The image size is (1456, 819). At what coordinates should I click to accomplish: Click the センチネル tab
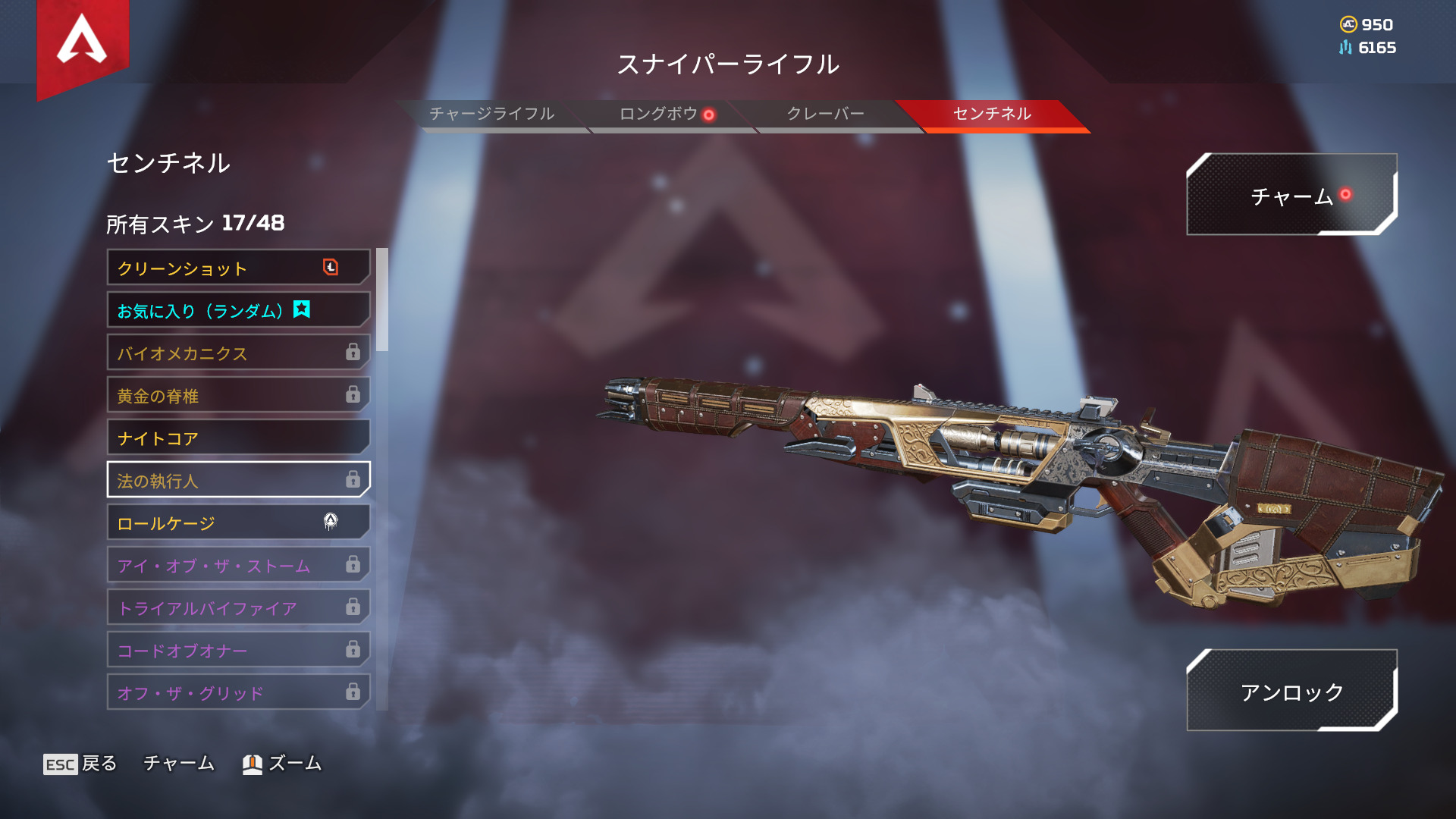[992, 114]
